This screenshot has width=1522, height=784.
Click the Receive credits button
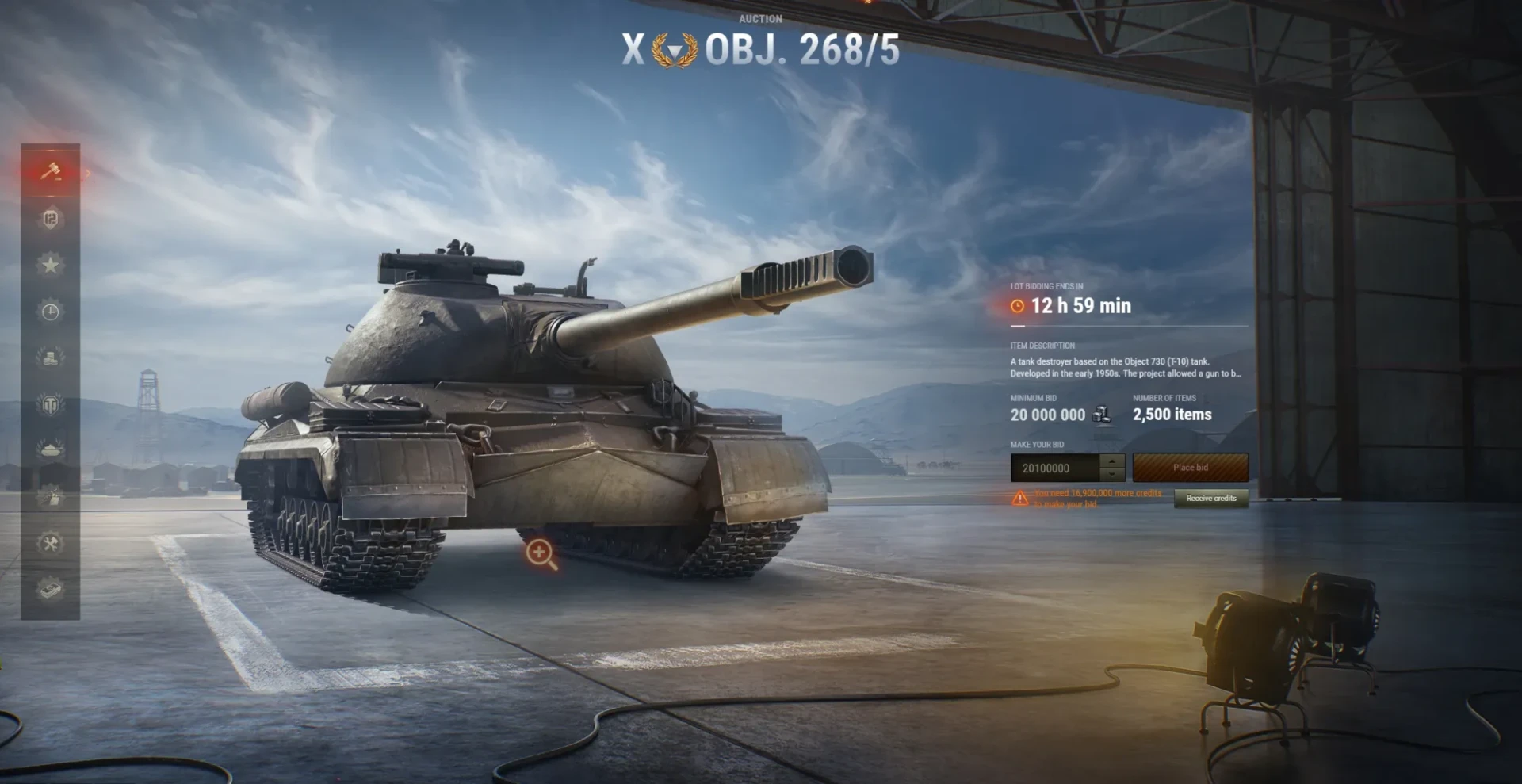point(1210,498)
